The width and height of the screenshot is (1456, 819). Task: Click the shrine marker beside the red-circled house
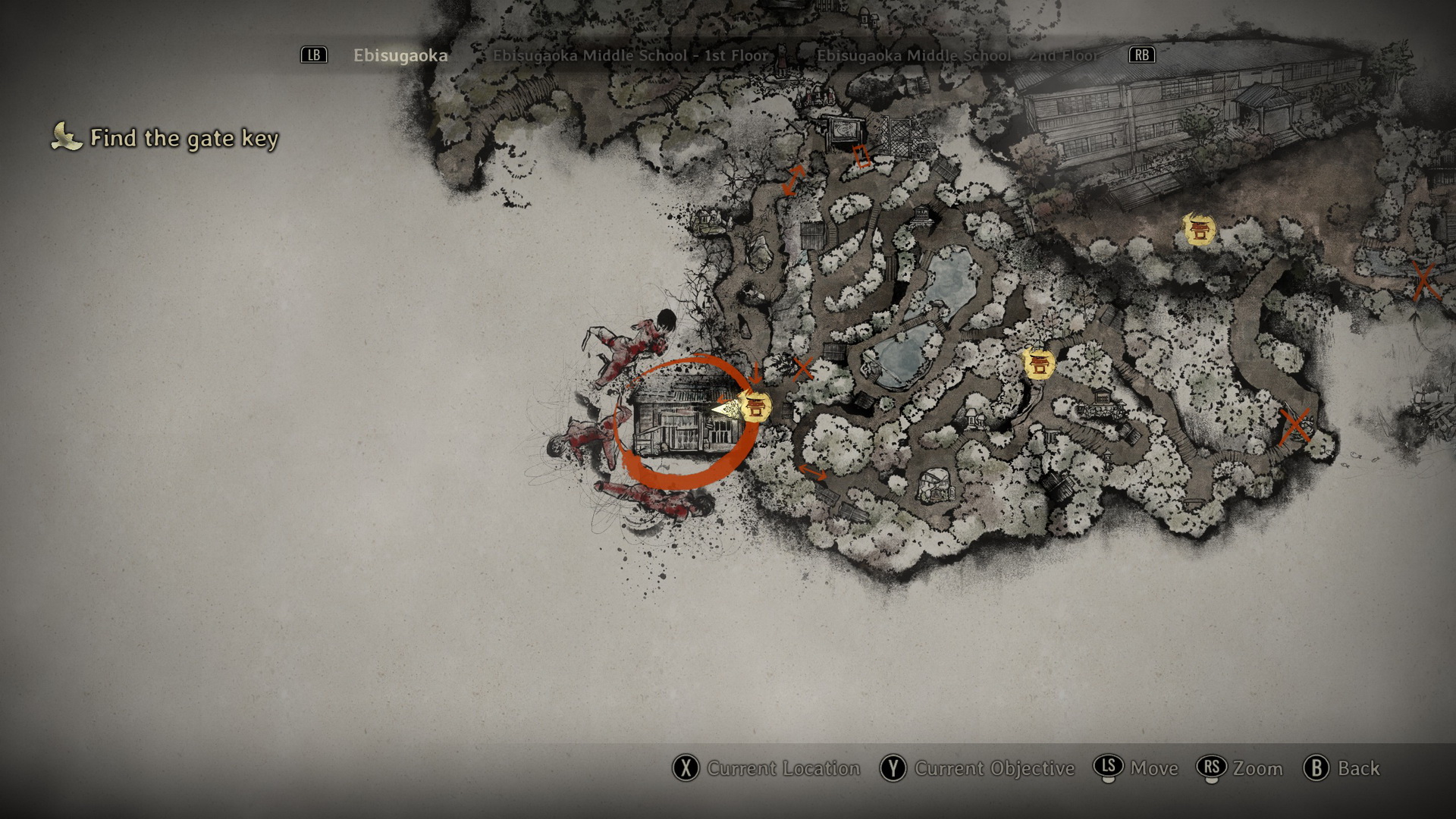[x=755, y=407]
